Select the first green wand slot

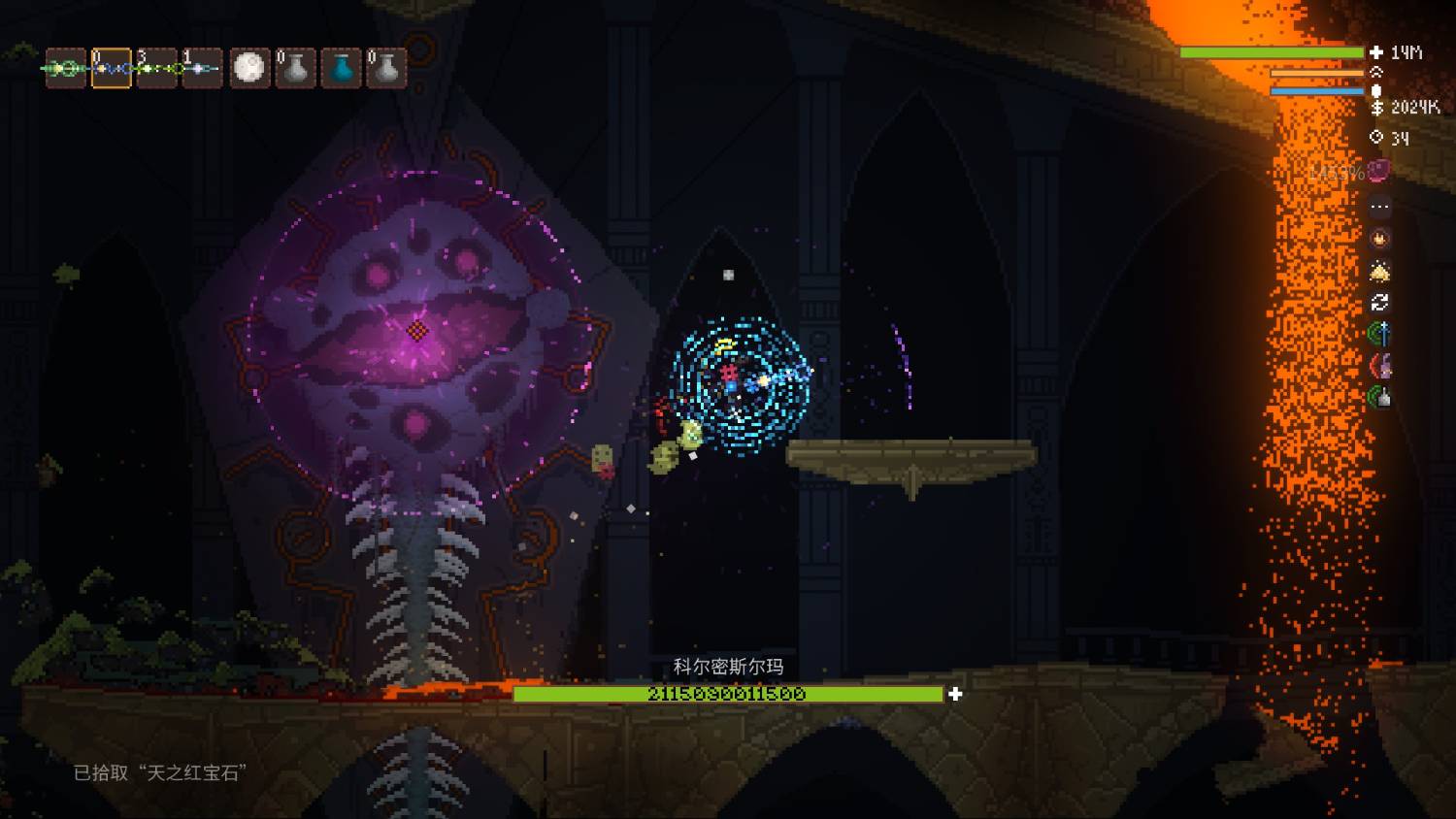[x=65, y=68]
